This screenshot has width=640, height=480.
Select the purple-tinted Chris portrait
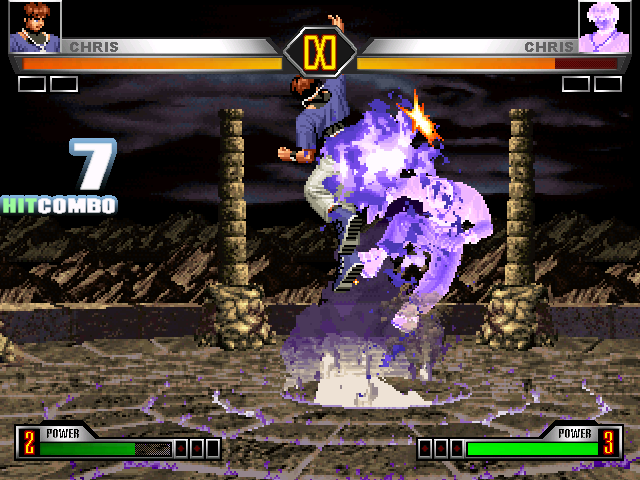pos(604,27)
